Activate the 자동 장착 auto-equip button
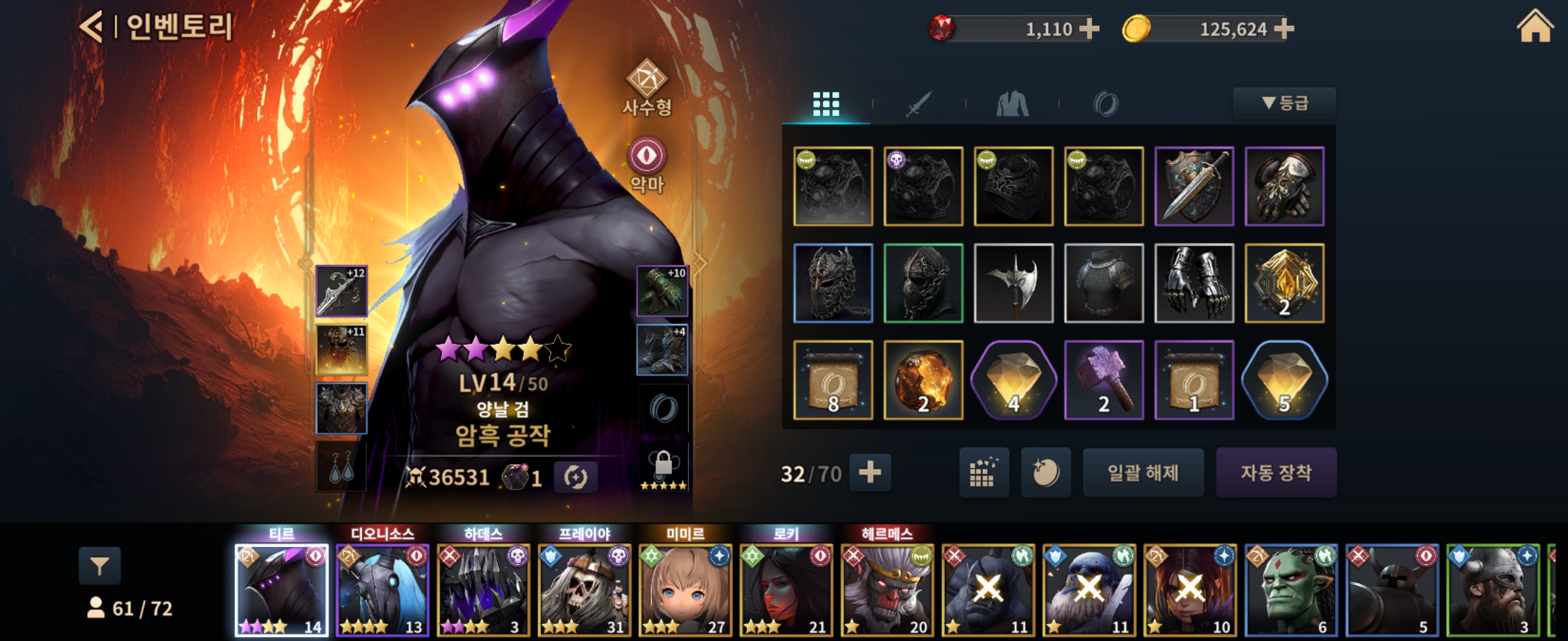 coord(1276,472)
